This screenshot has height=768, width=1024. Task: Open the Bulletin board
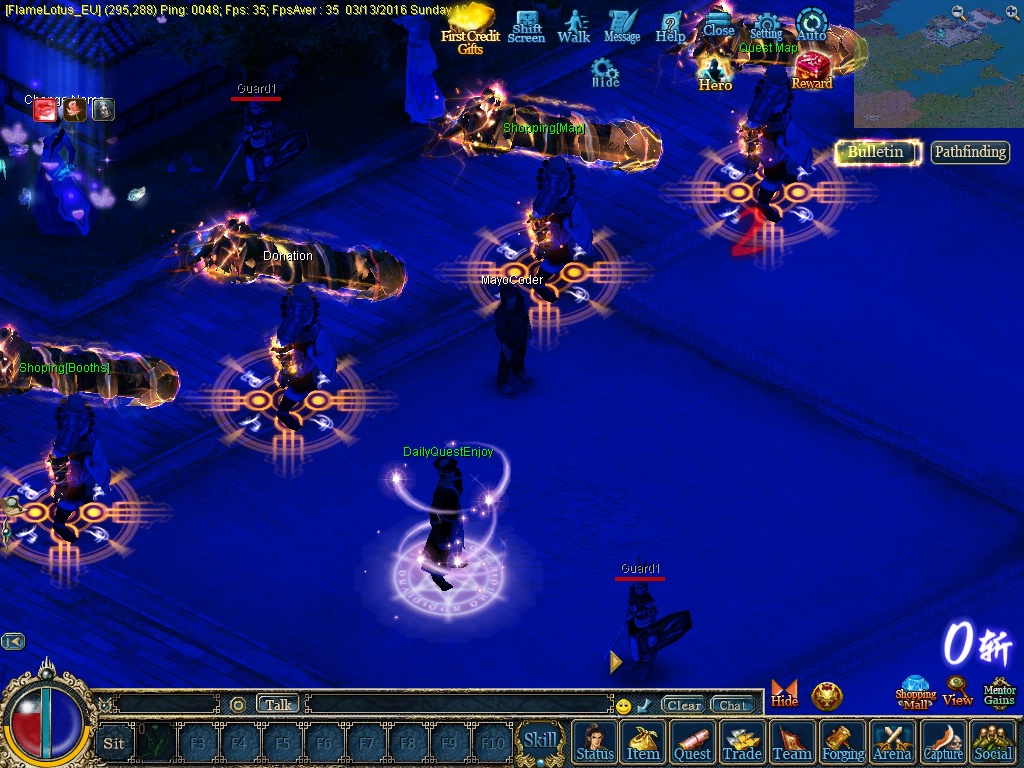(876, 152)
